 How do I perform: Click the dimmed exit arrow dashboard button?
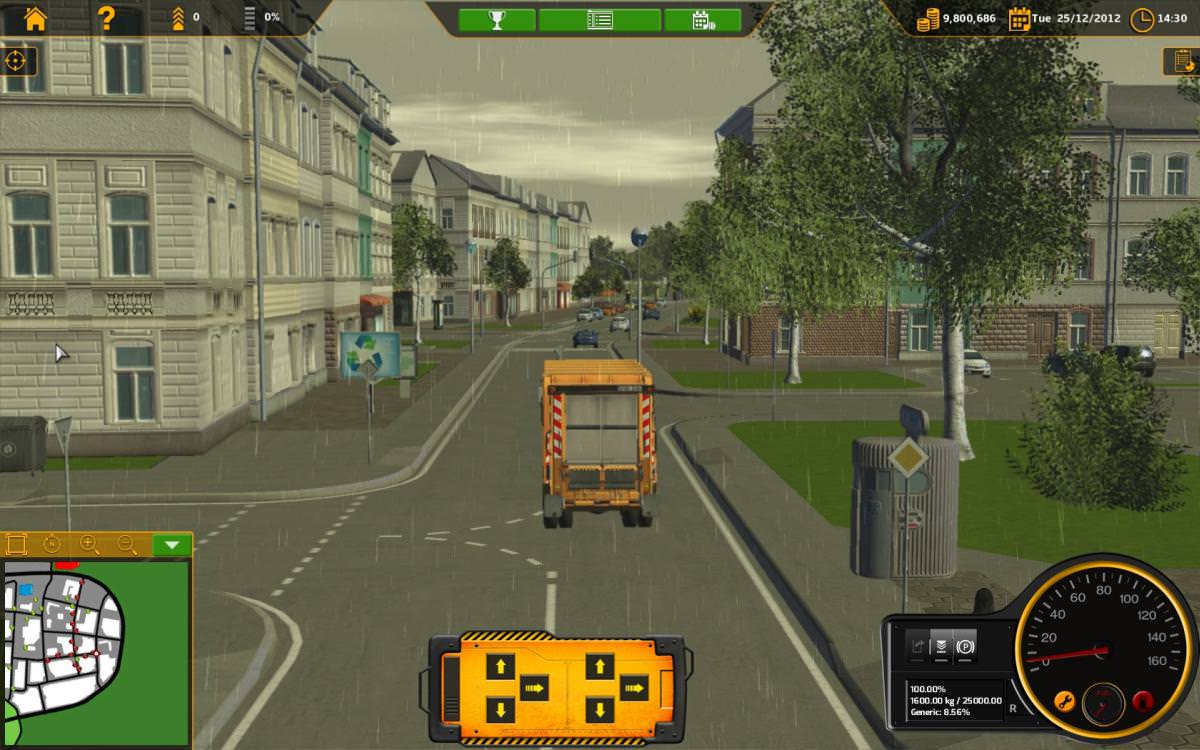click(x=916, y=646)
